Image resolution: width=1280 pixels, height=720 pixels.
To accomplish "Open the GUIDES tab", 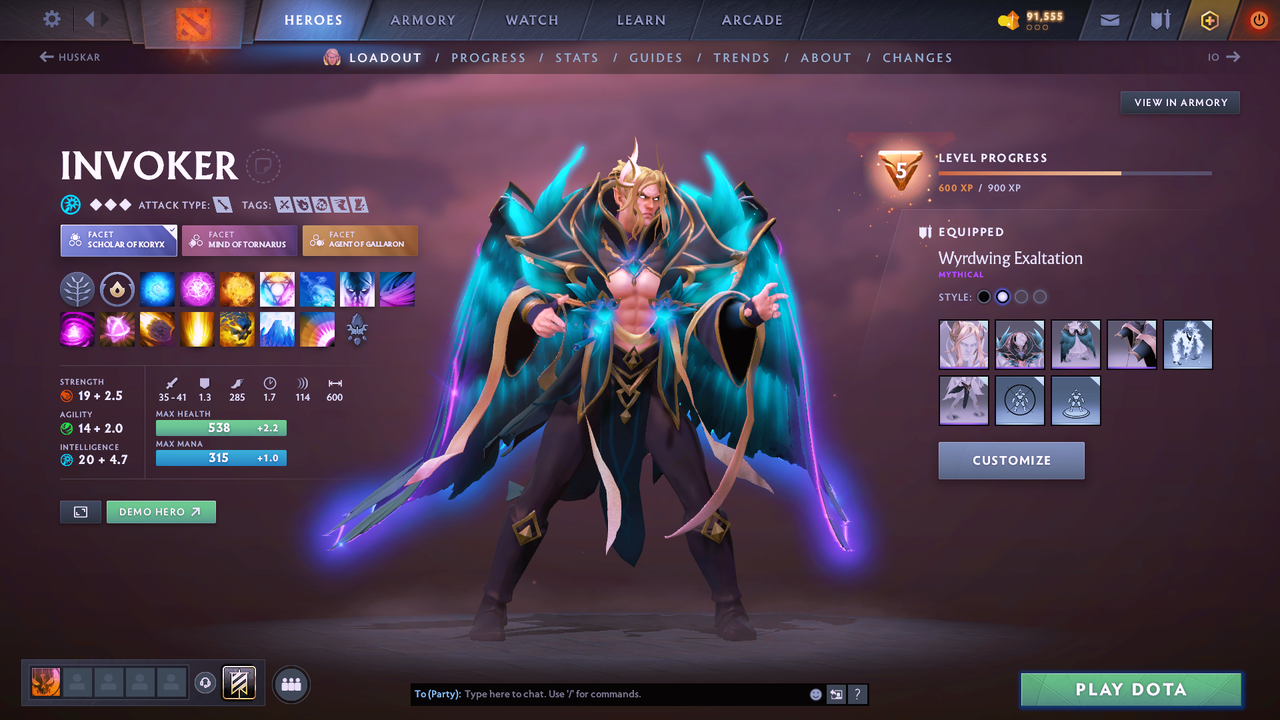I will coord(656,57).
